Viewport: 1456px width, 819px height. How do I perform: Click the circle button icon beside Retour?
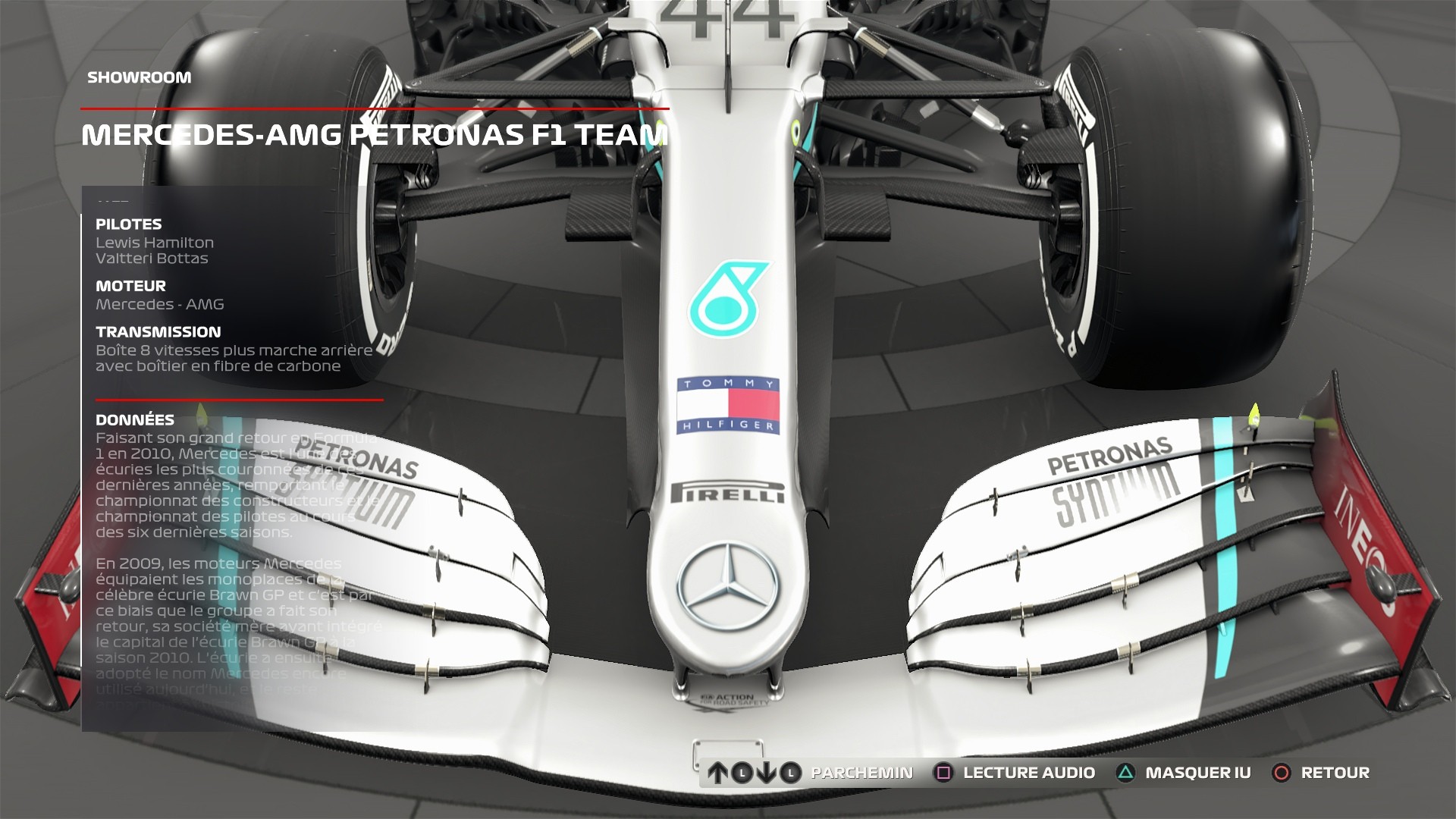[x=1282, y=773]
